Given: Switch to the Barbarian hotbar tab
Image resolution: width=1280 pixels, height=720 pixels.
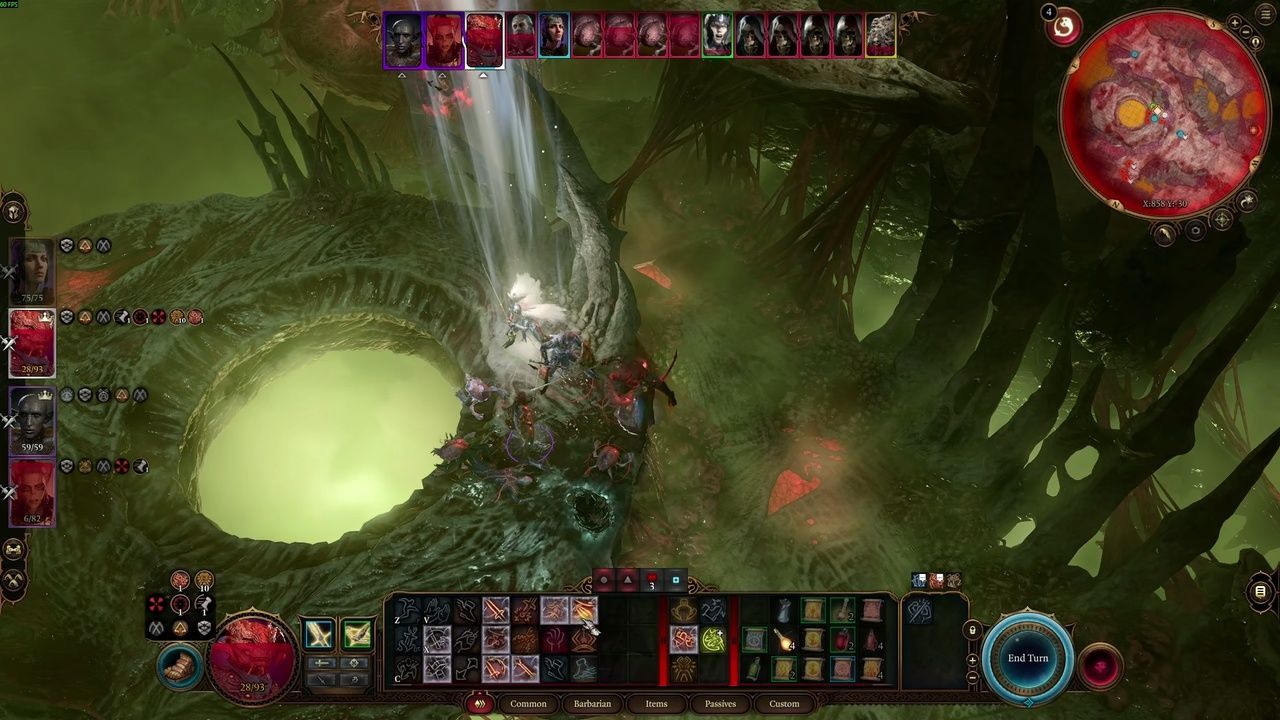Looking at the screenshot, I should point(592,704).
